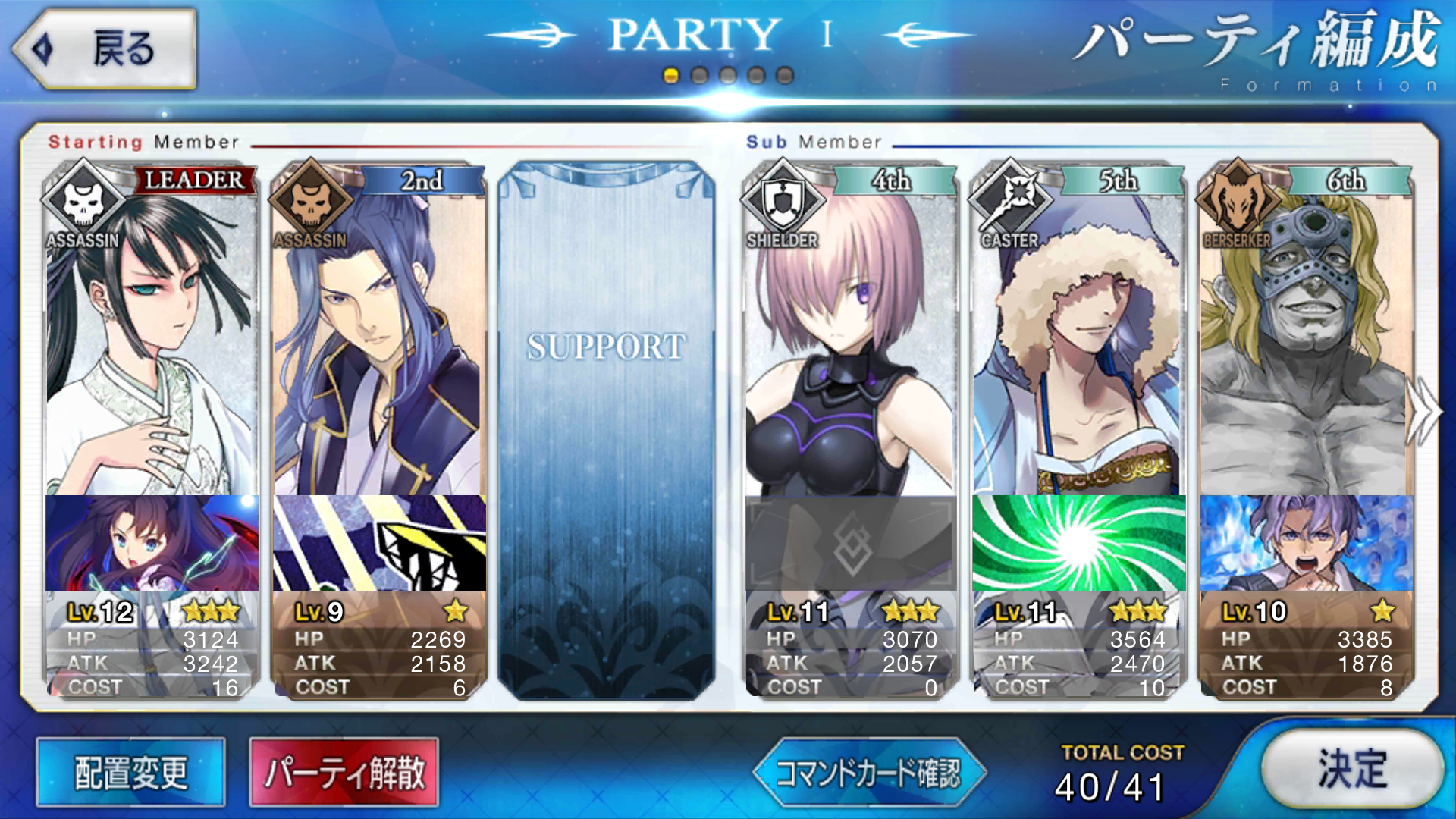The image size is (1456, 819).
Task: Open the leader's equipped craft essence
Action: (x=152, y=544)
